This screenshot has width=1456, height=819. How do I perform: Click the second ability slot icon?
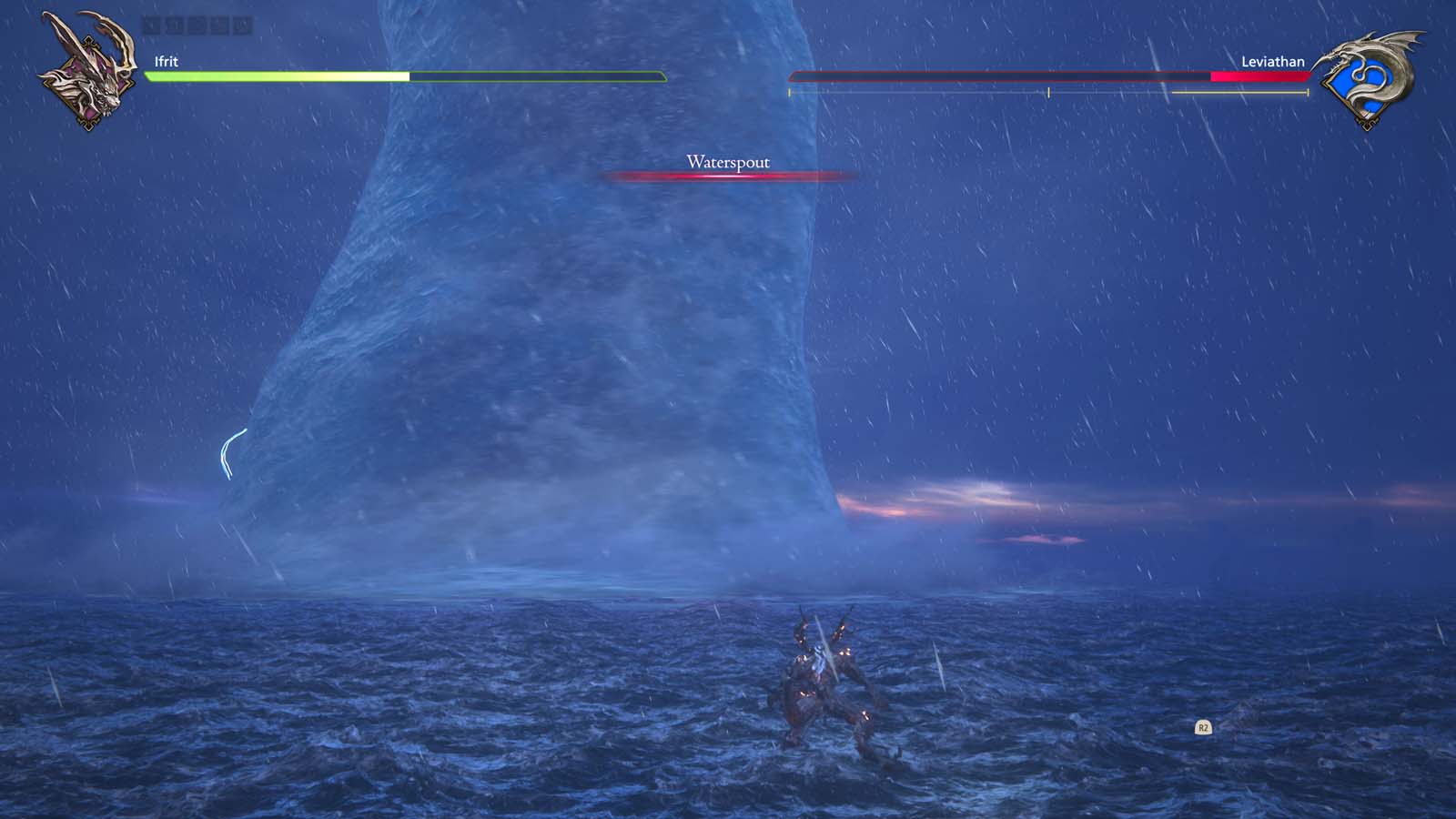tap(177, 25)
